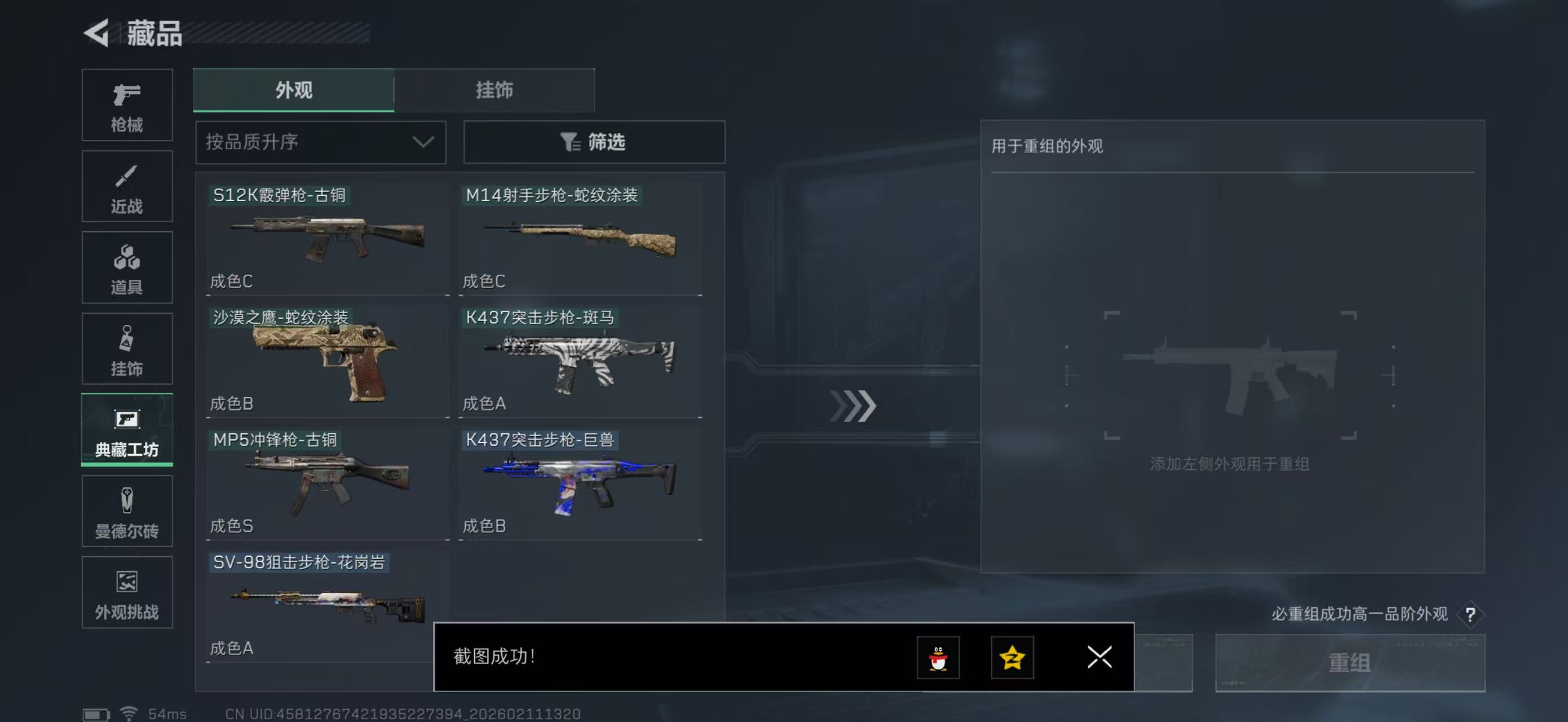The image size is (1568, 722).
Task: Expand the 按品质升序 sort dropdown
Action: [x=320, y=142]
